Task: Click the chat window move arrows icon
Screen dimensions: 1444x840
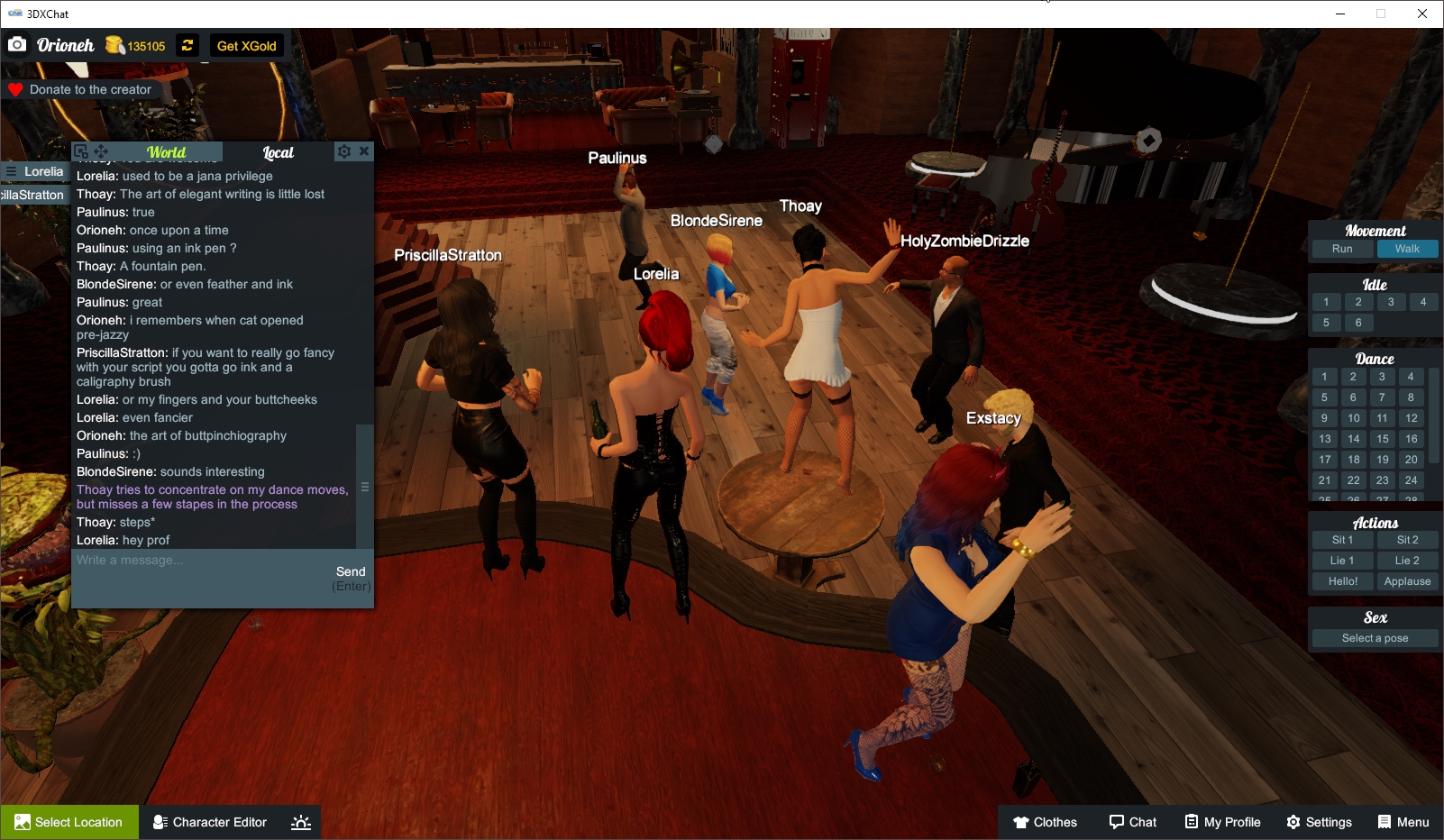Action: (102, 151)
